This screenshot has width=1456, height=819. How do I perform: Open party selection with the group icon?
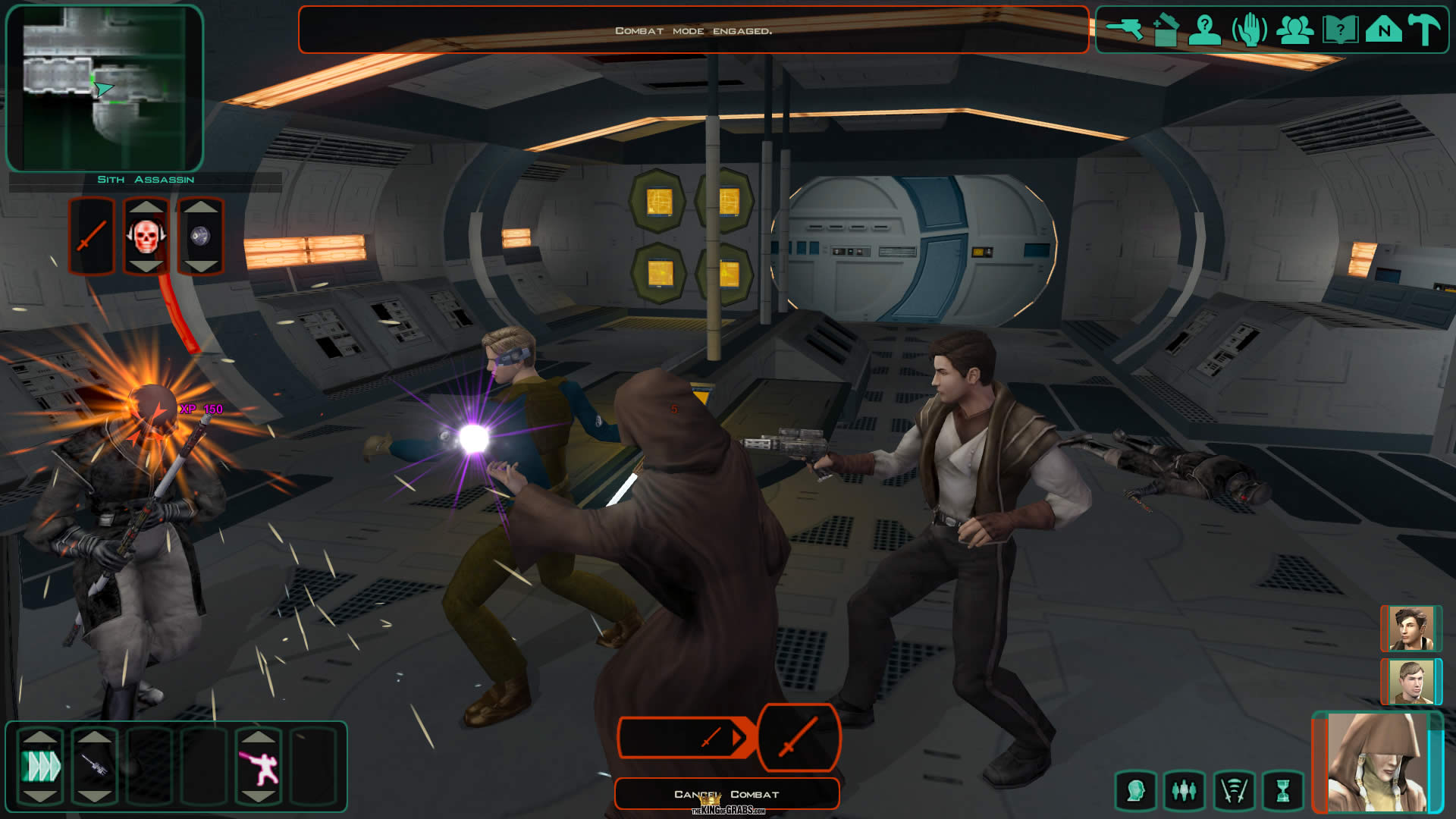click(1294, 30)
